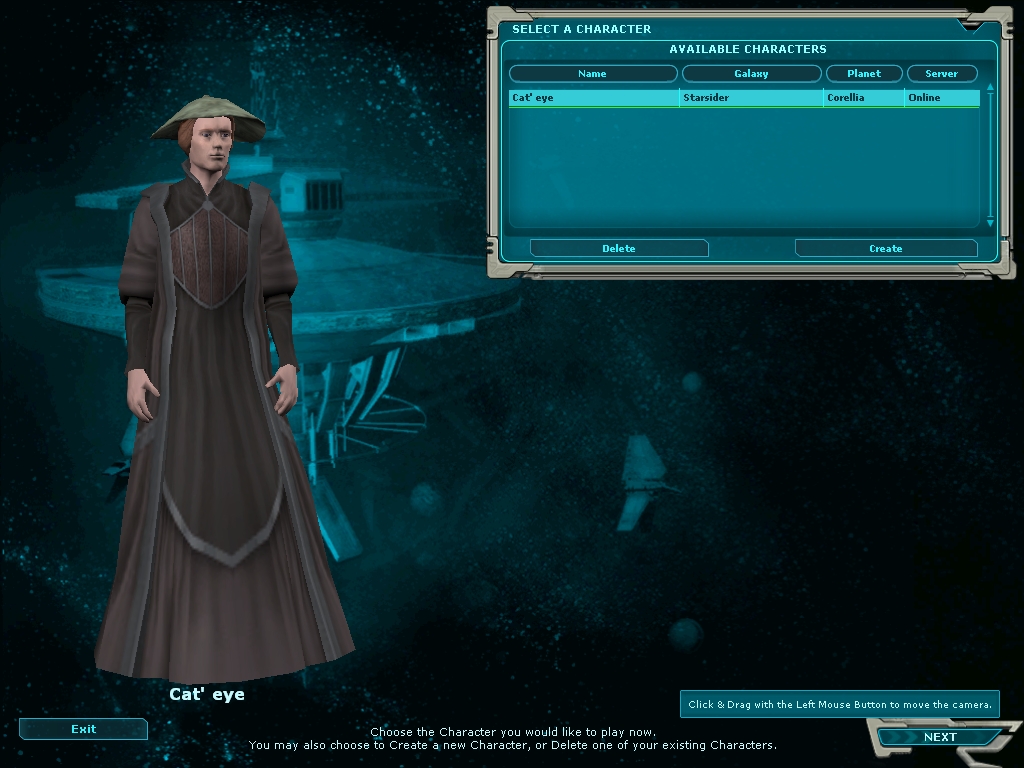
Task: Click the Planet column header
Action: (864, 74)
